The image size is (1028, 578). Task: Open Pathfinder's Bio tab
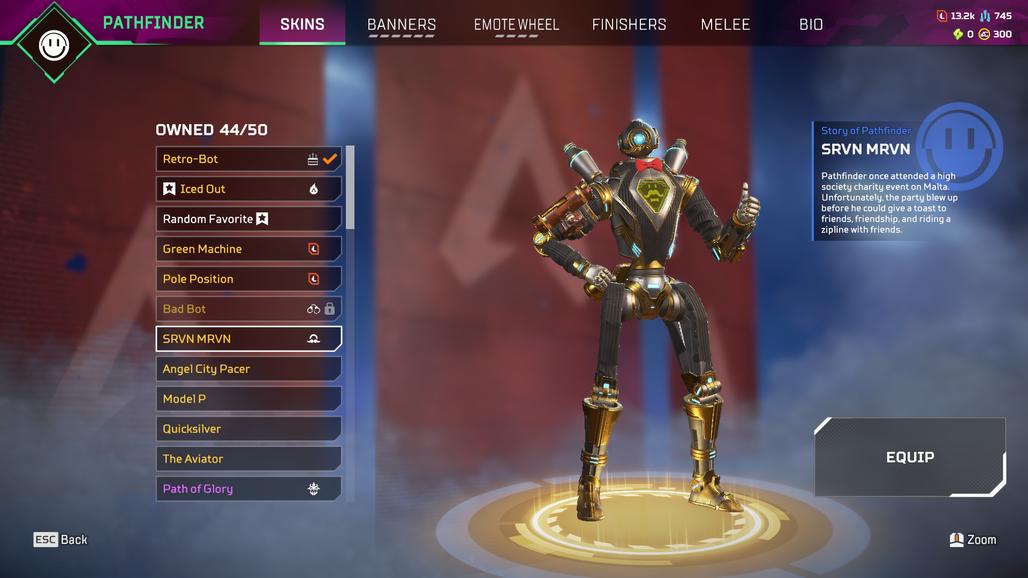coord(811,25)
